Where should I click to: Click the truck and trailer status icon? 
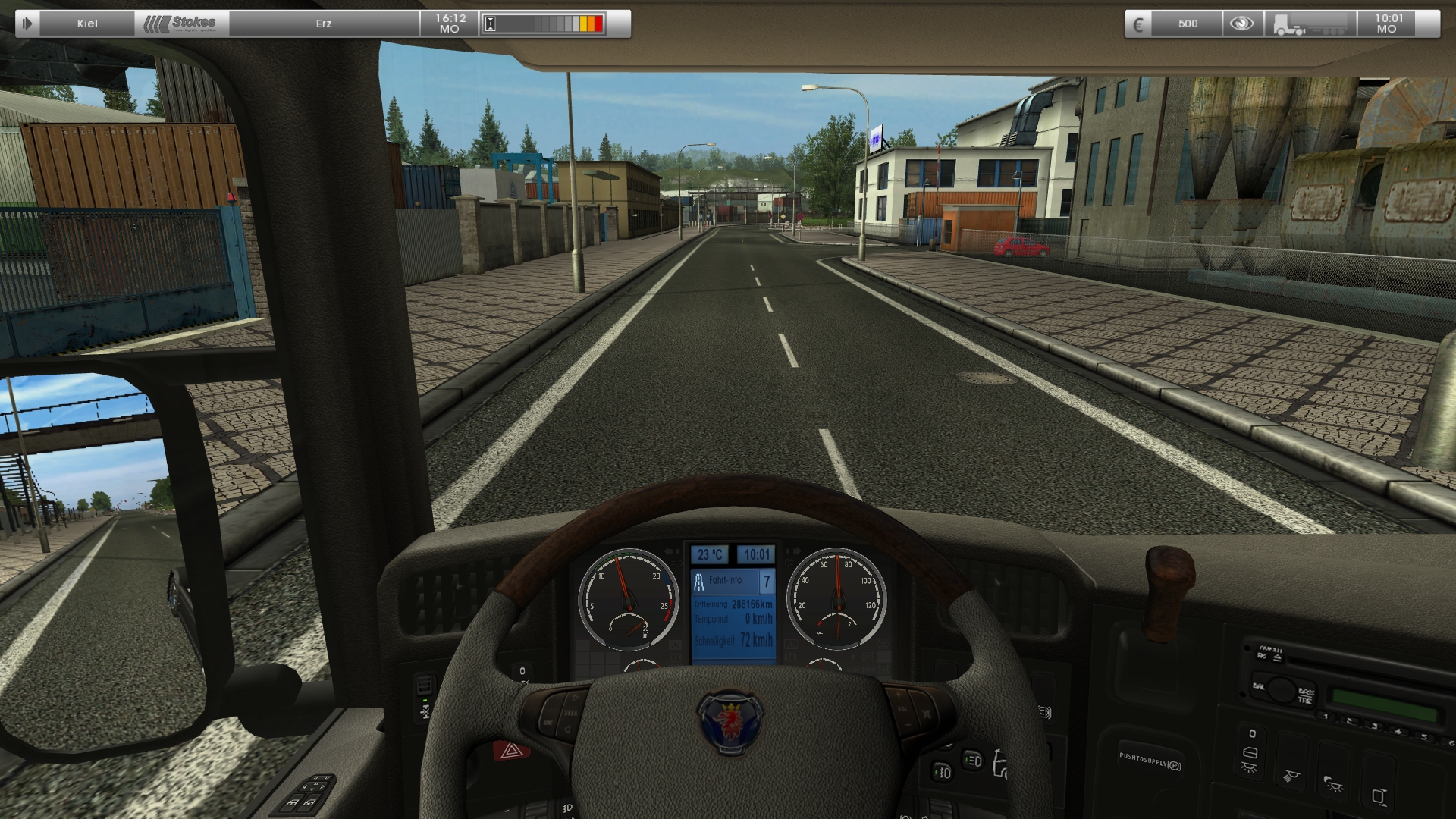click(1310, 24)
